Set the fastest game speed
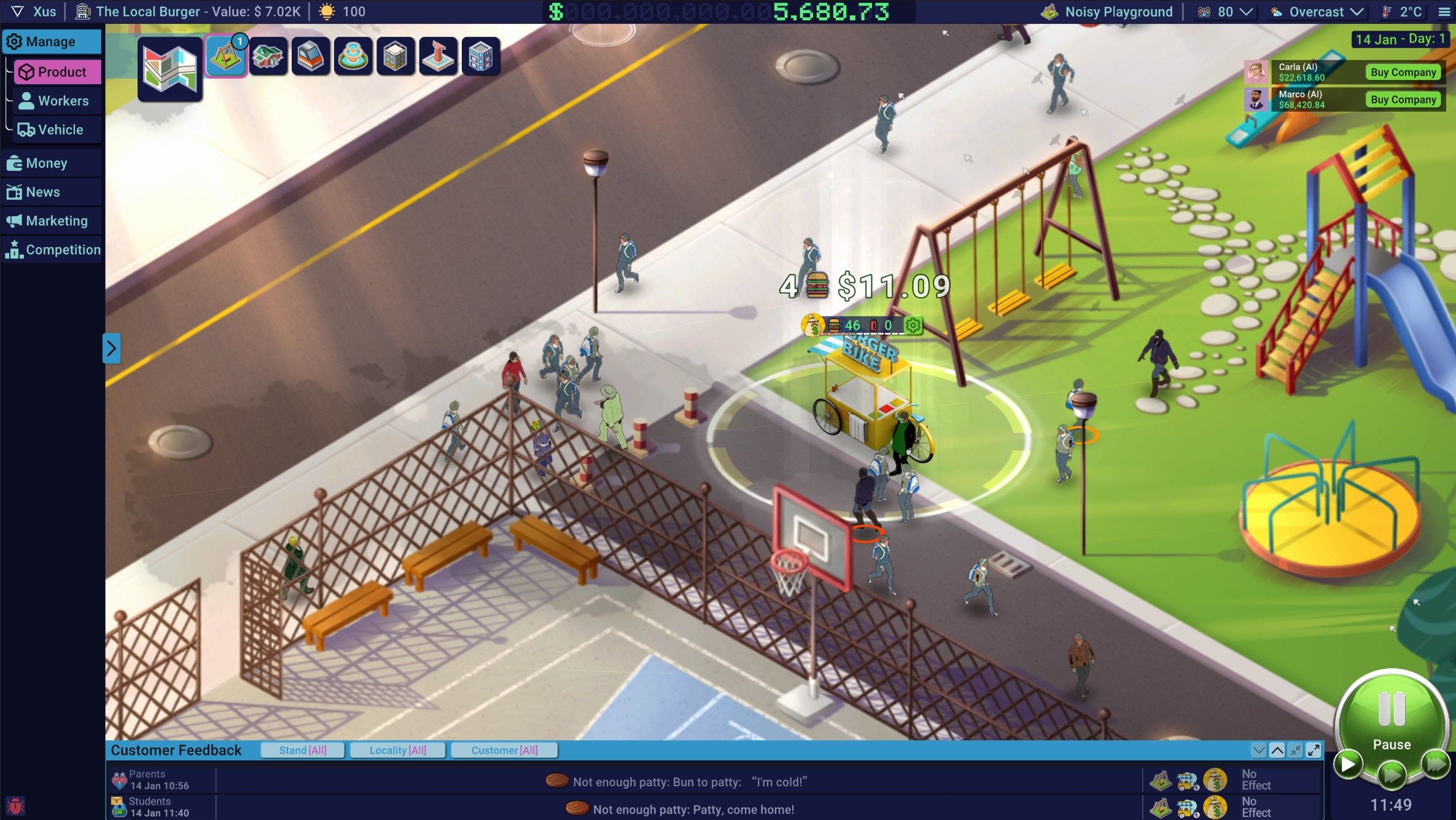The image size is (1456, 820). 1436,764
